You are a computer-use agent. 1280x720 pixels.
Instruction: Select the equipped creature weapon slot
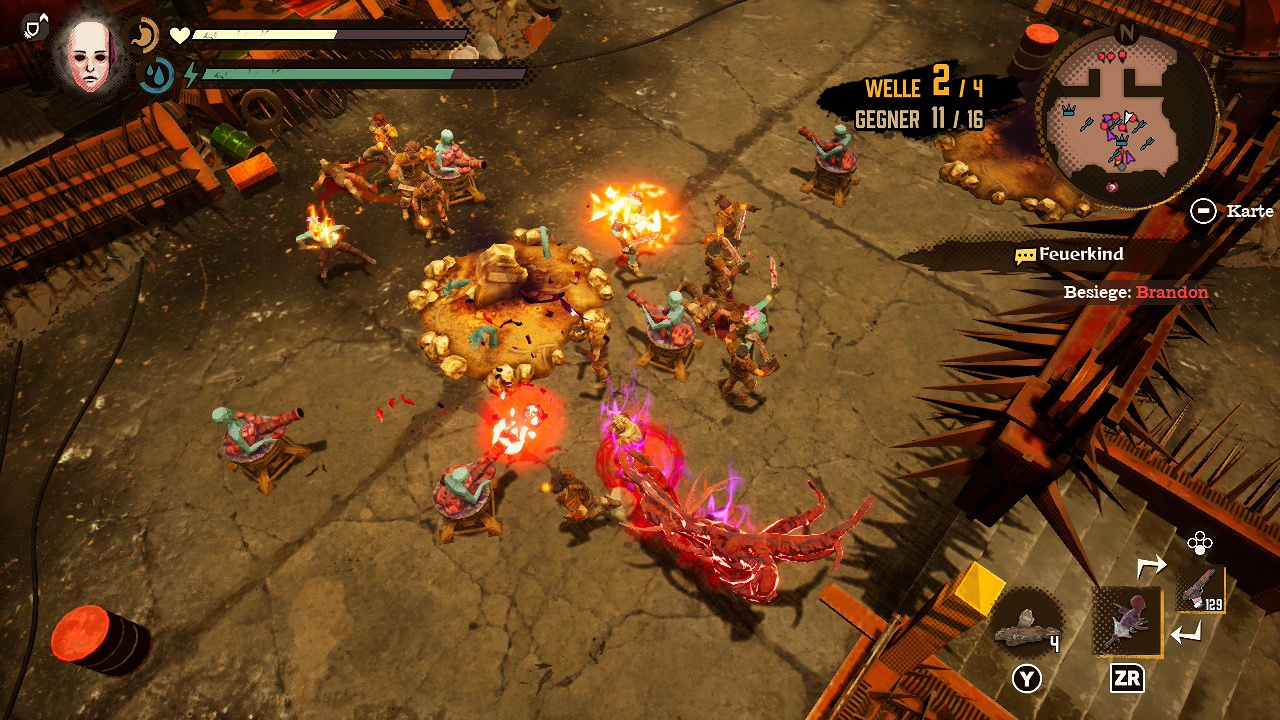(x=1127, y=620)
